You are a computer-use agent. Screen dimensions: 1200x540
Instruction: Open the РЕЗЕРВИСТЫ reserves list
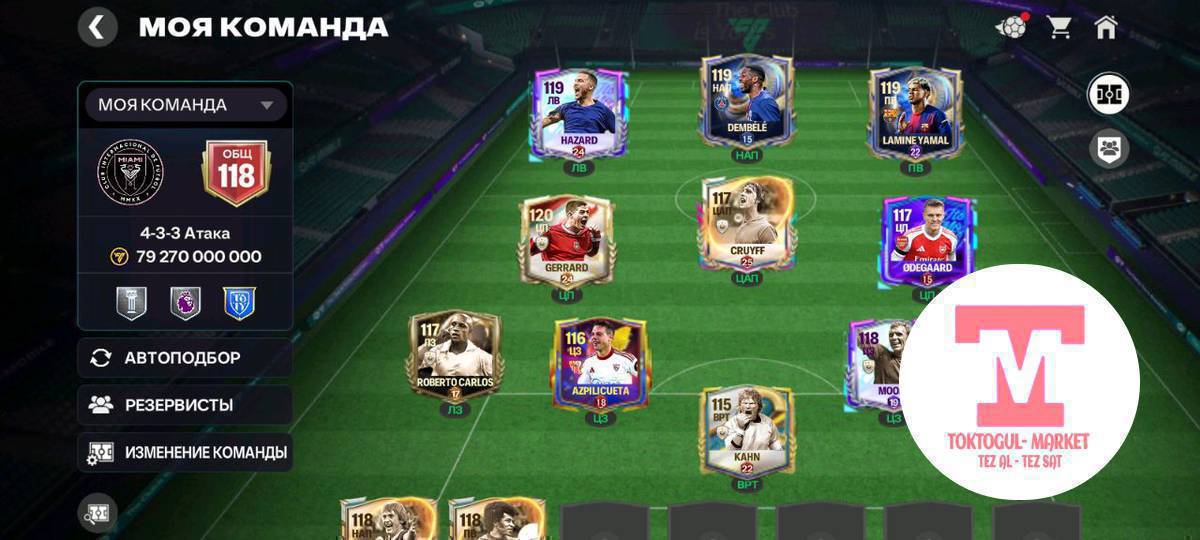pyautogui.click(x=185, y=405)
